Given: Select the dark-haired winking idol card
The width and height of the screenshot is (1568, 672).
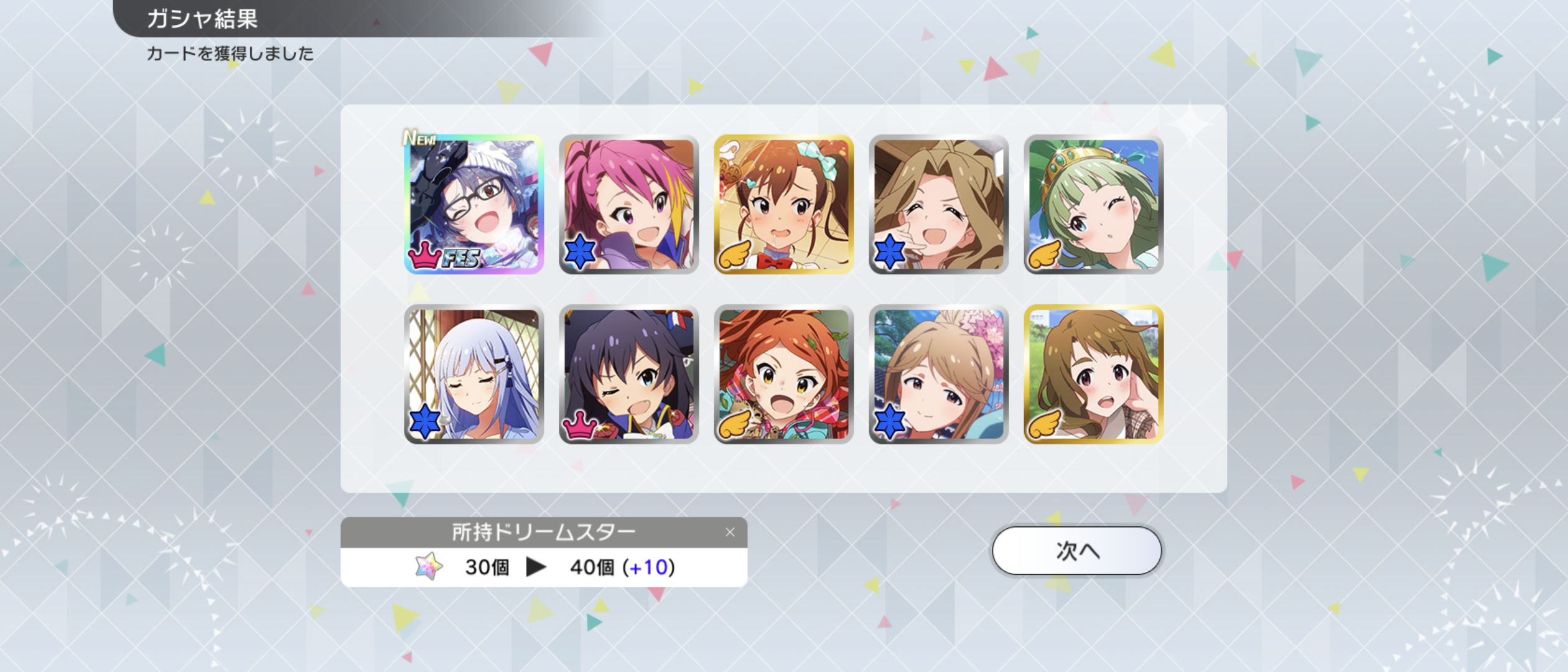Looking at the screenshot, I should pos(628,374).
